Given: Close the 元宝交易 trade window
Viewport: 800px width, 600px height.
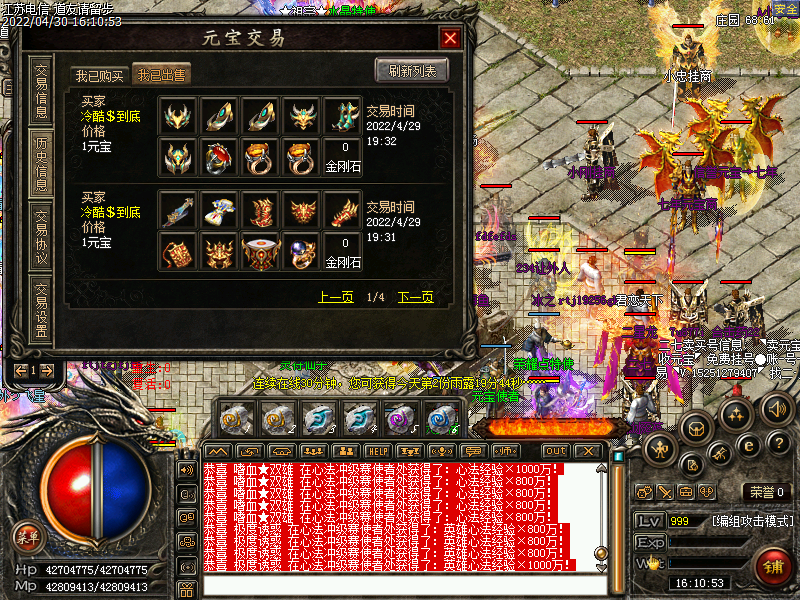Looking at the screenshot, I should pos(450,39).
